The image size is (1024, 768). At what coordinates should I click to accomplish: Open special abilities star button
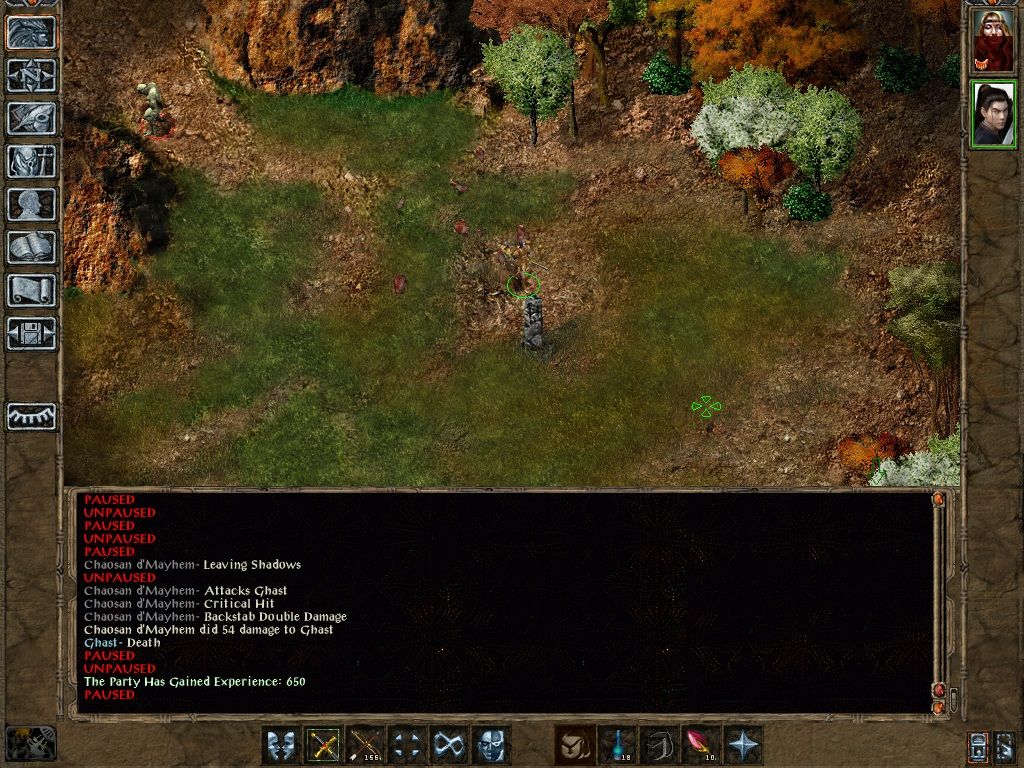pyautogui.click(x=742, y=746)
